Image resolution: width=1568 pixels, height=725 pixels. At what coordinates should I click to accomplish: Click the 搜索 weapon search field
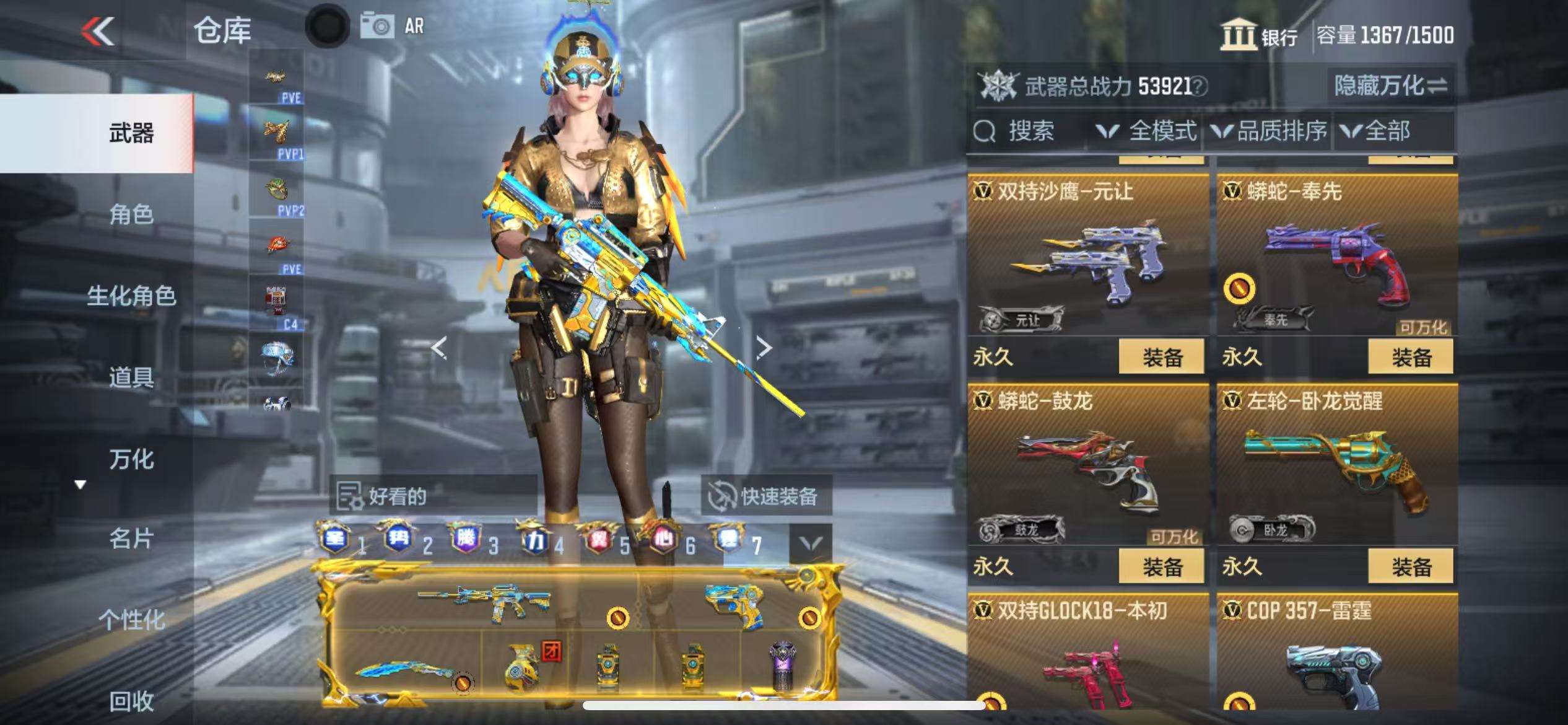point(1030,131)
